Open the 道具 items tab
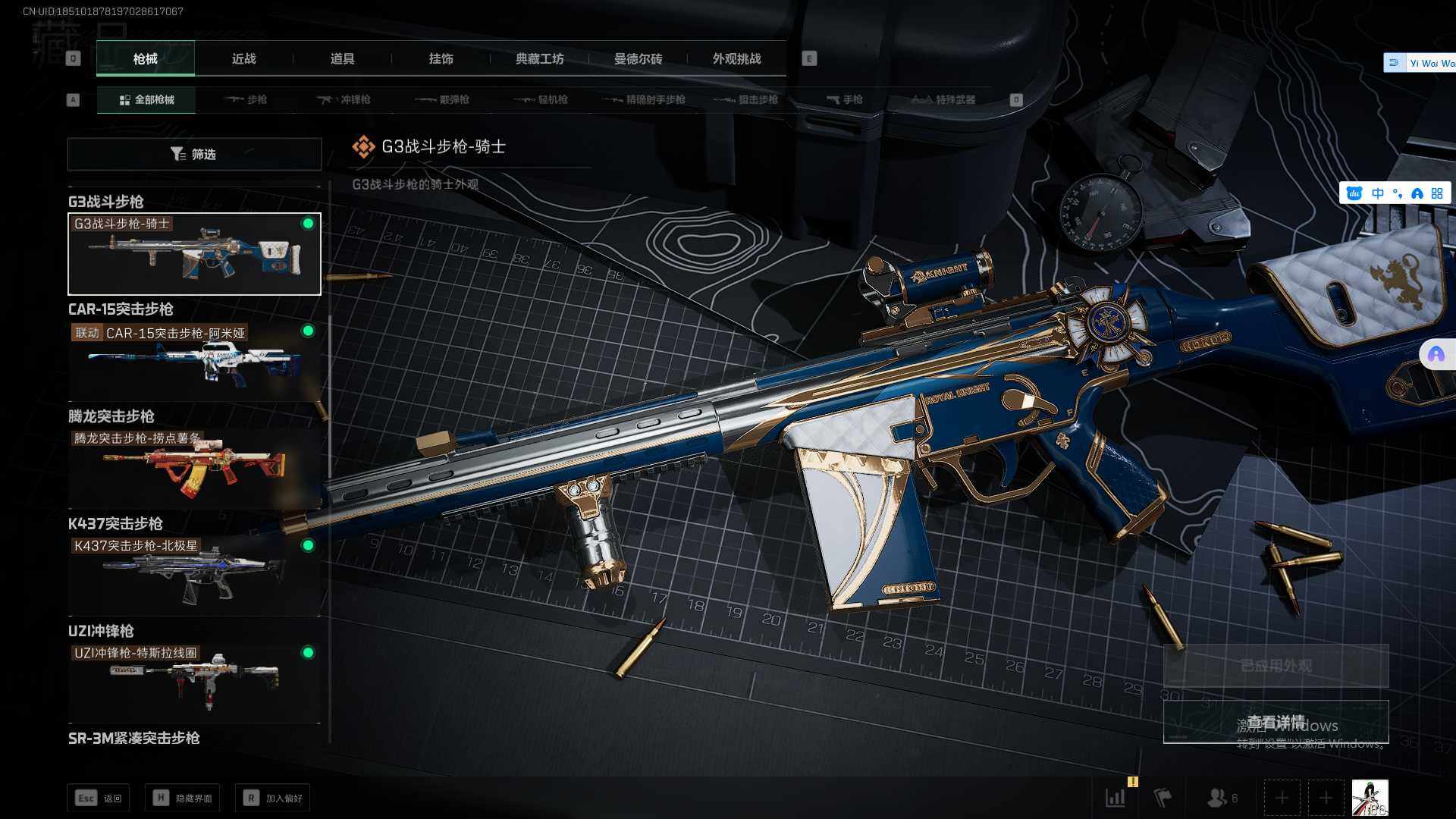 [x=342, y=59]
